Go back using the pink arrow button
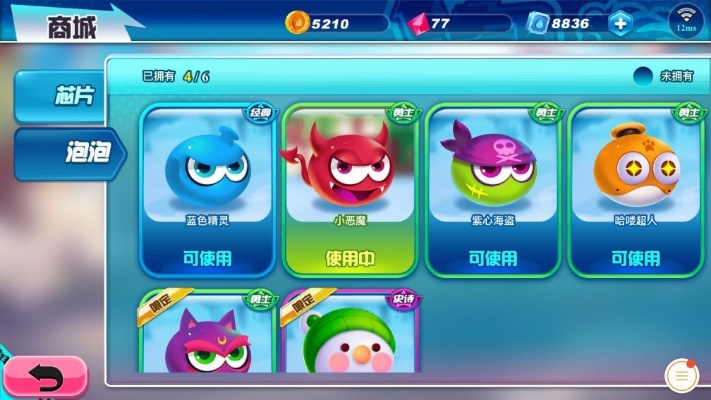The width and height of the screenshot is (711, 400). click(x=43, y=377)
